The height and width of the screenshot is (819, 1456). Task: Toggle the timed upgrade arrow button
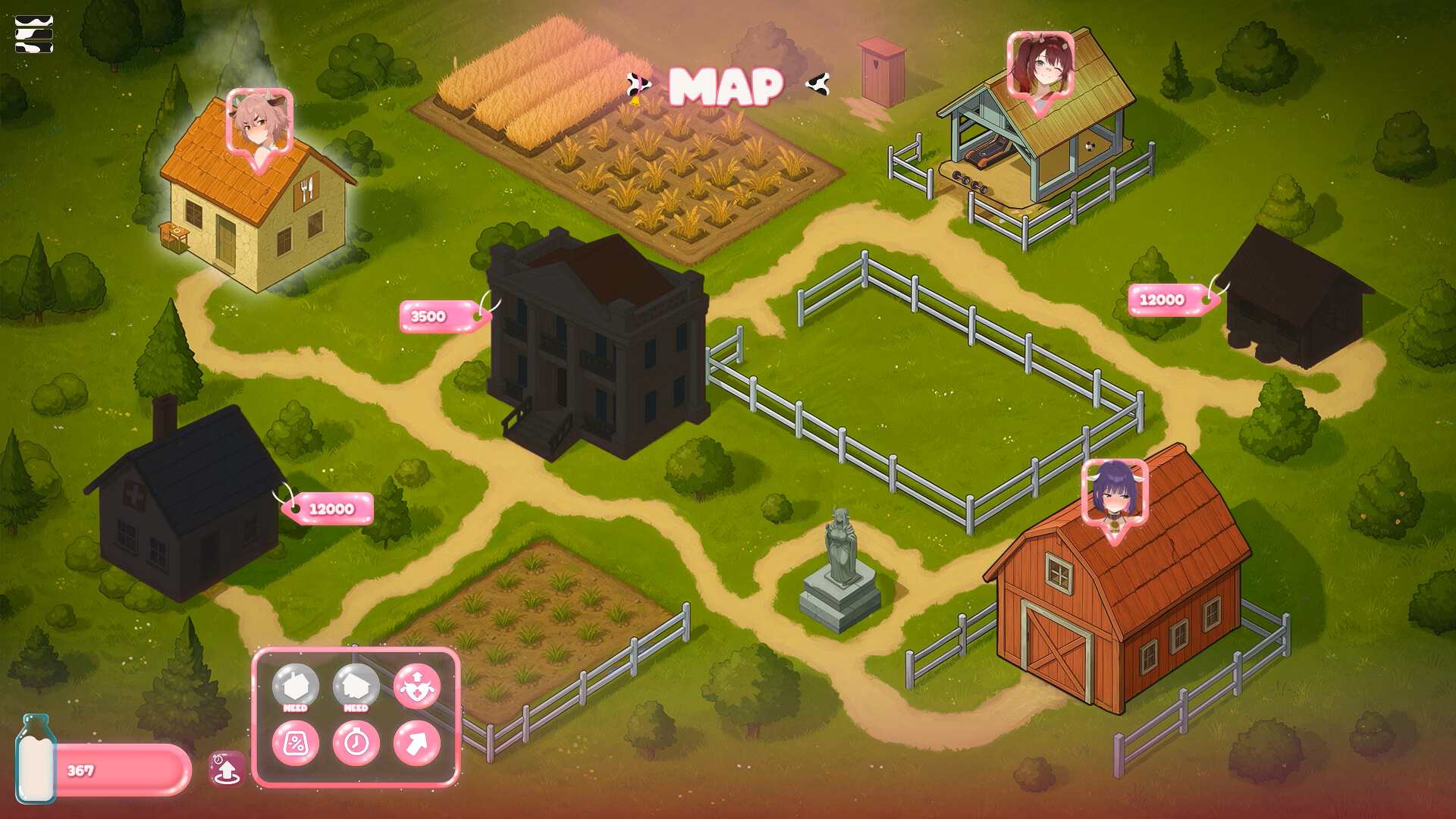[x=226, y=769]
